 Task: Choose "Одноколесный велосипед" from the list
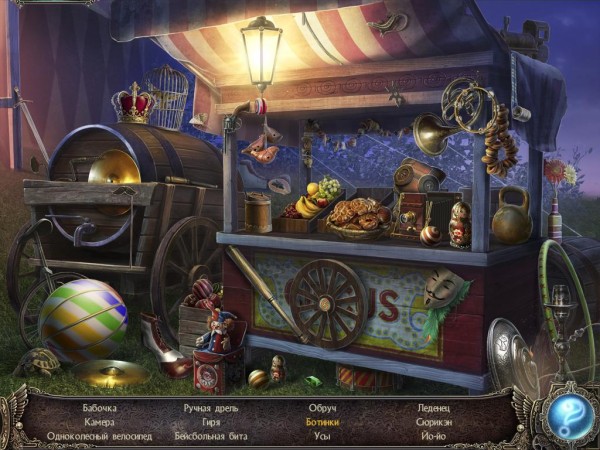(x=100, y=437)
